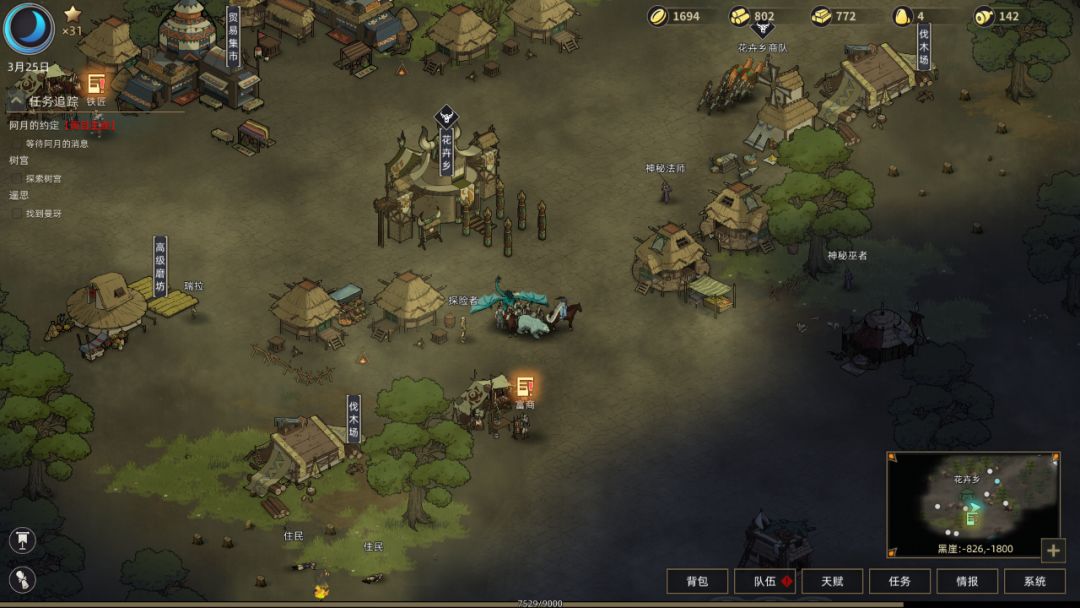1080x608 pixels.
Task: Open the 任务 quest log
Action: 899,581
